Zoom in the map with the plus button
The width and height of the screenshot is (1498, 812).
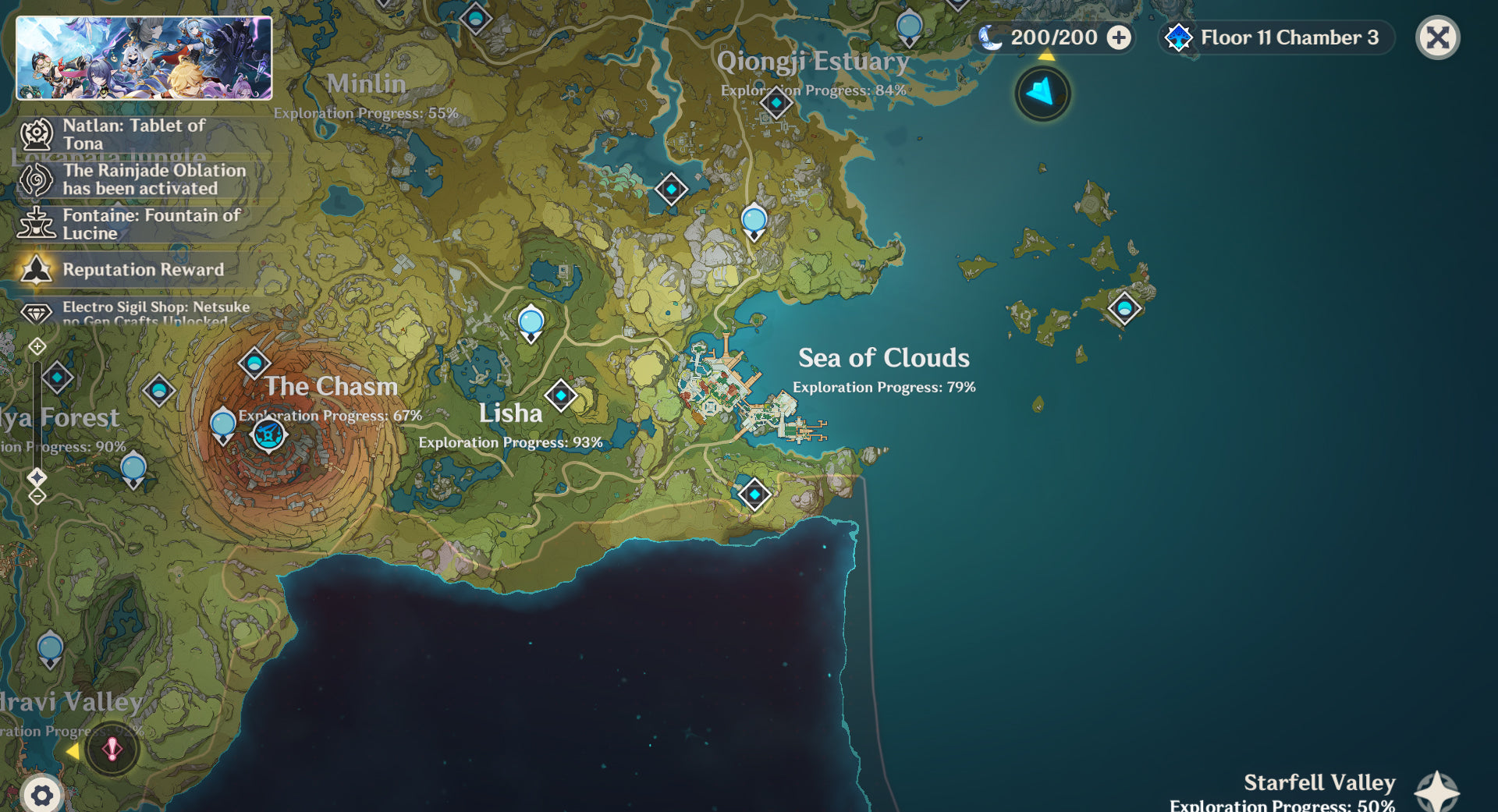point(37,346)
